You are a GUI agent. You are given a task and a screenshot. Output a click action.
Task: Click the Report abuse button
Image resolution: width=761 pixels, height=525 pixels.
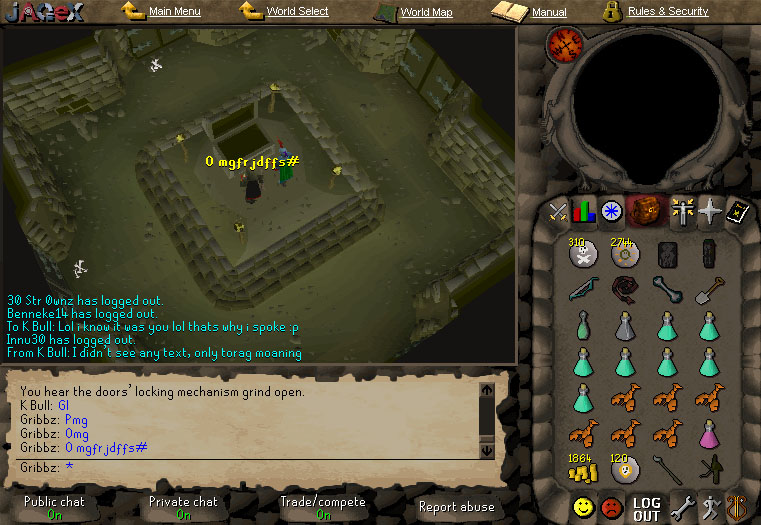[x=456, y=507]
